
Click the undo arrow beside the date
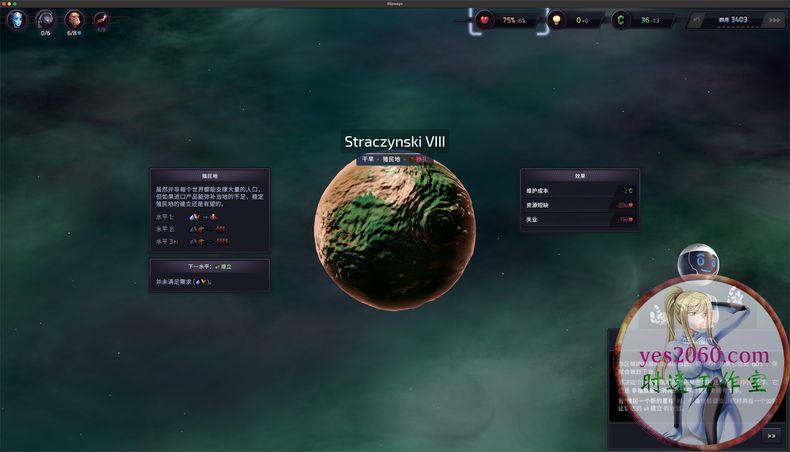coord(696,19)
